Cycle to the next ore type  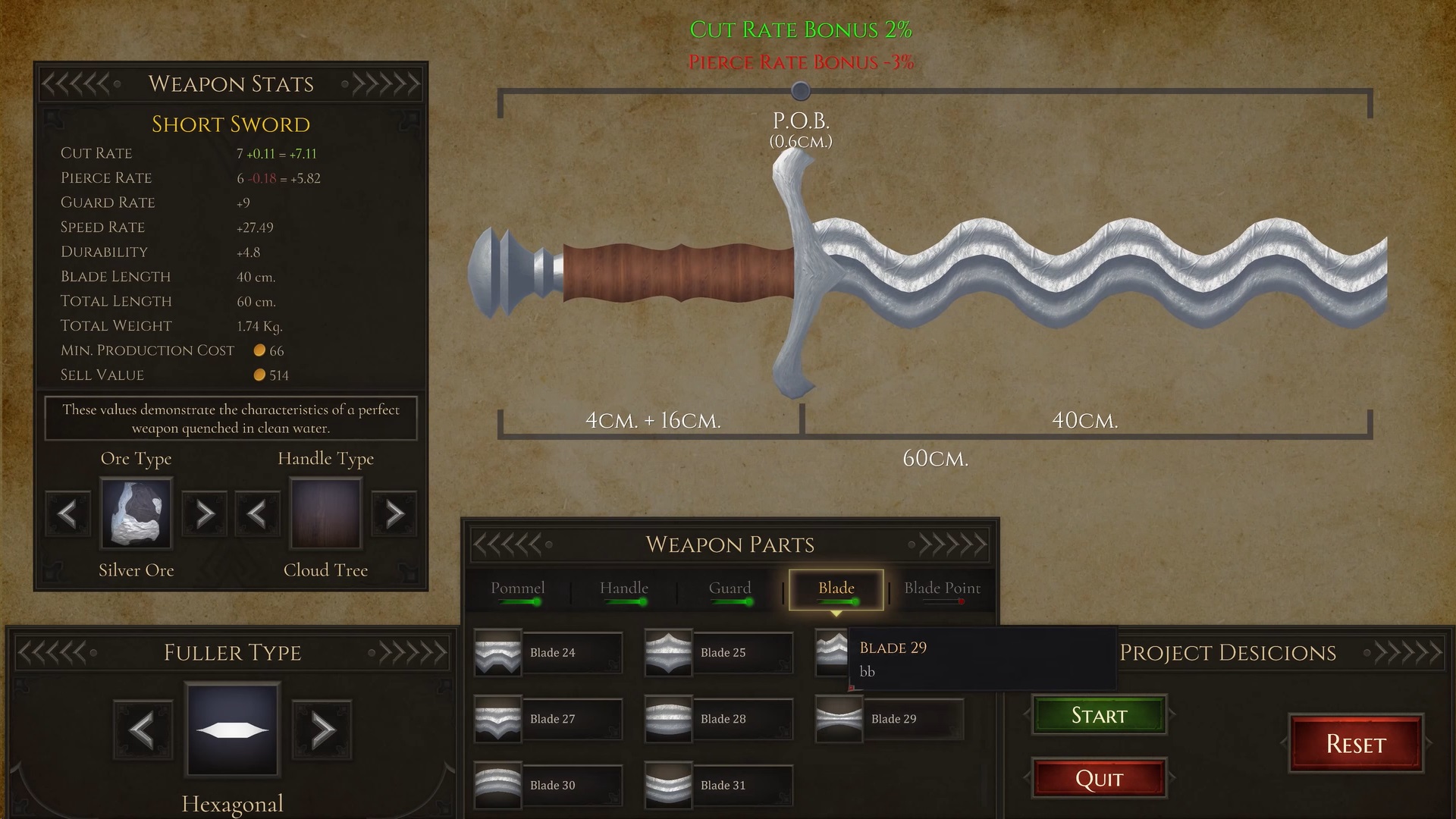pyautogui.click(x=205, y=514)
